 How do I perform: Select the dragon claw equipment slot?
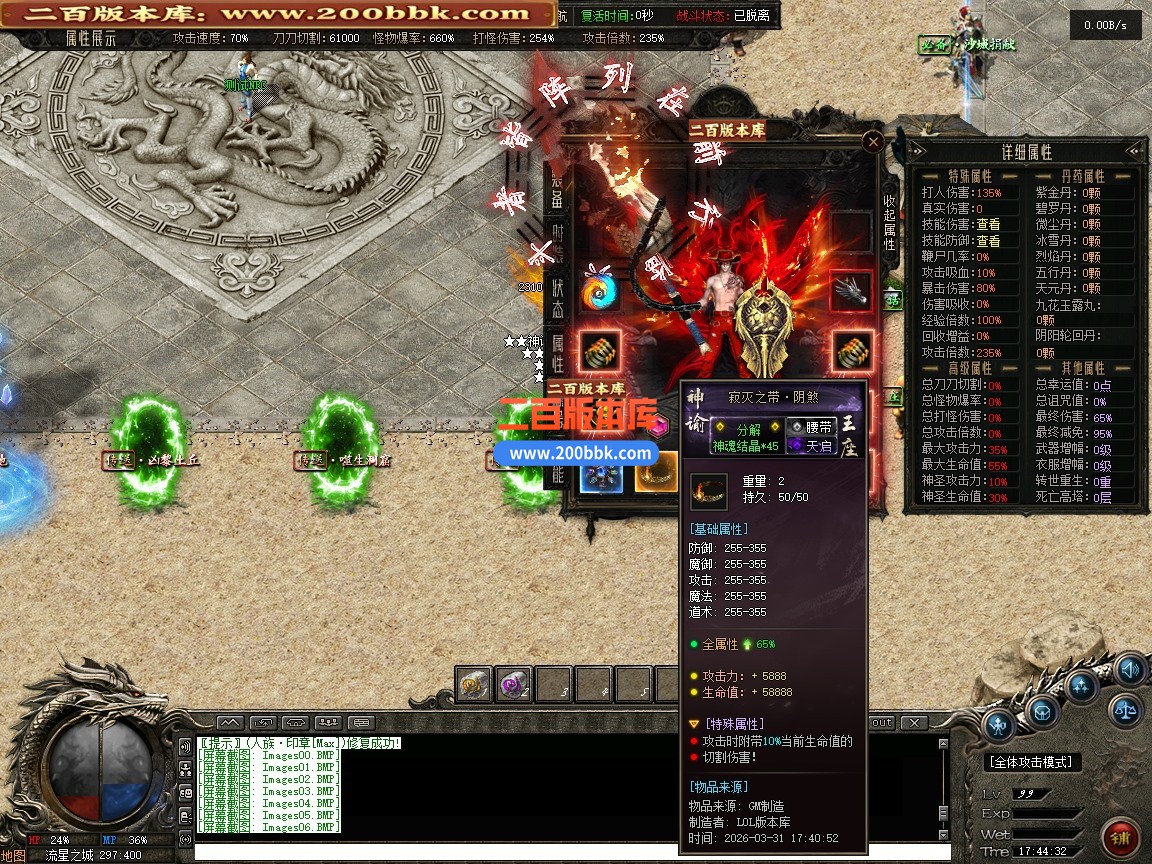[851, 291]
